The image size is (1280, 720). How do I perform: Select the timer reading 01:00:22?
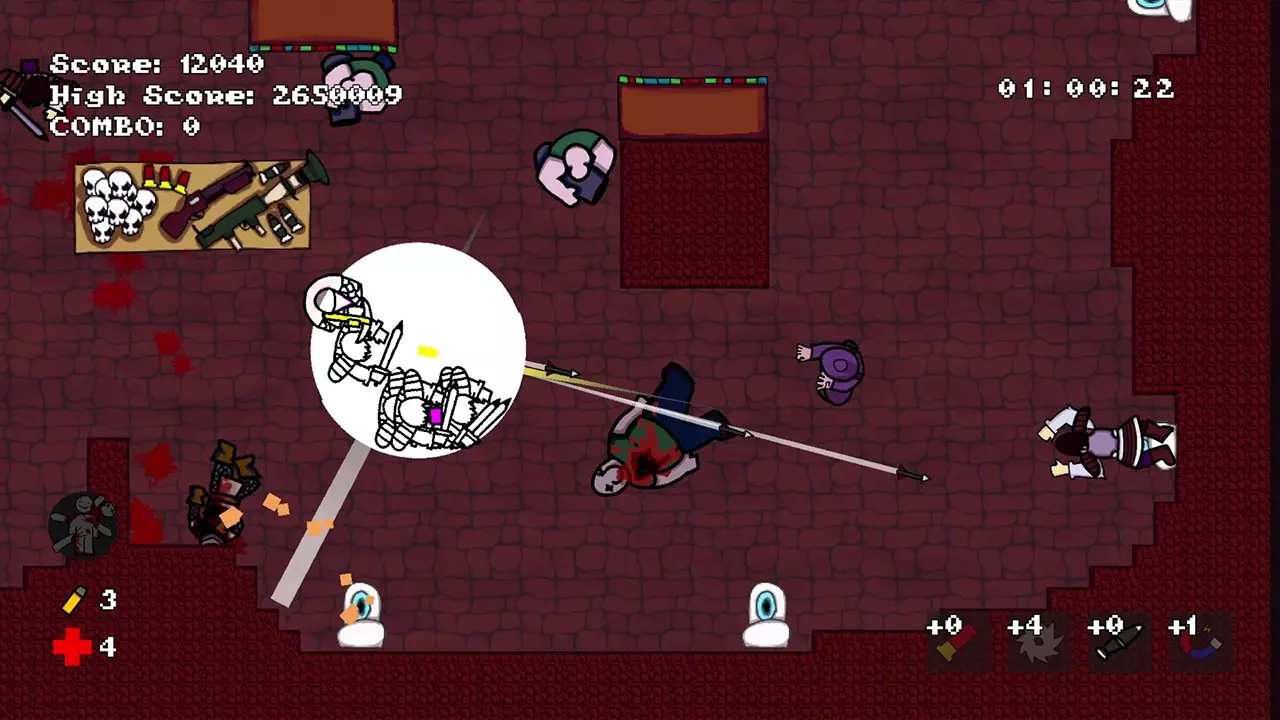(1085, 90)
